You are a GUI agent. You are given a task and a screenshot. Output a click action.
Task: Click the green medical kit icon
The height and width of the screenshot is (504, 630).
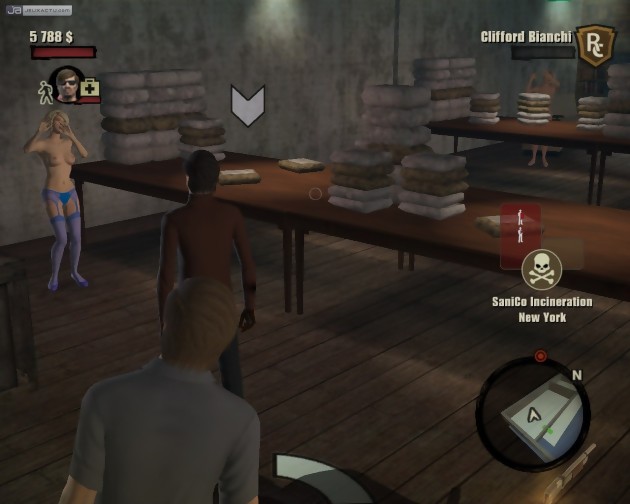(x=91, y=89)
